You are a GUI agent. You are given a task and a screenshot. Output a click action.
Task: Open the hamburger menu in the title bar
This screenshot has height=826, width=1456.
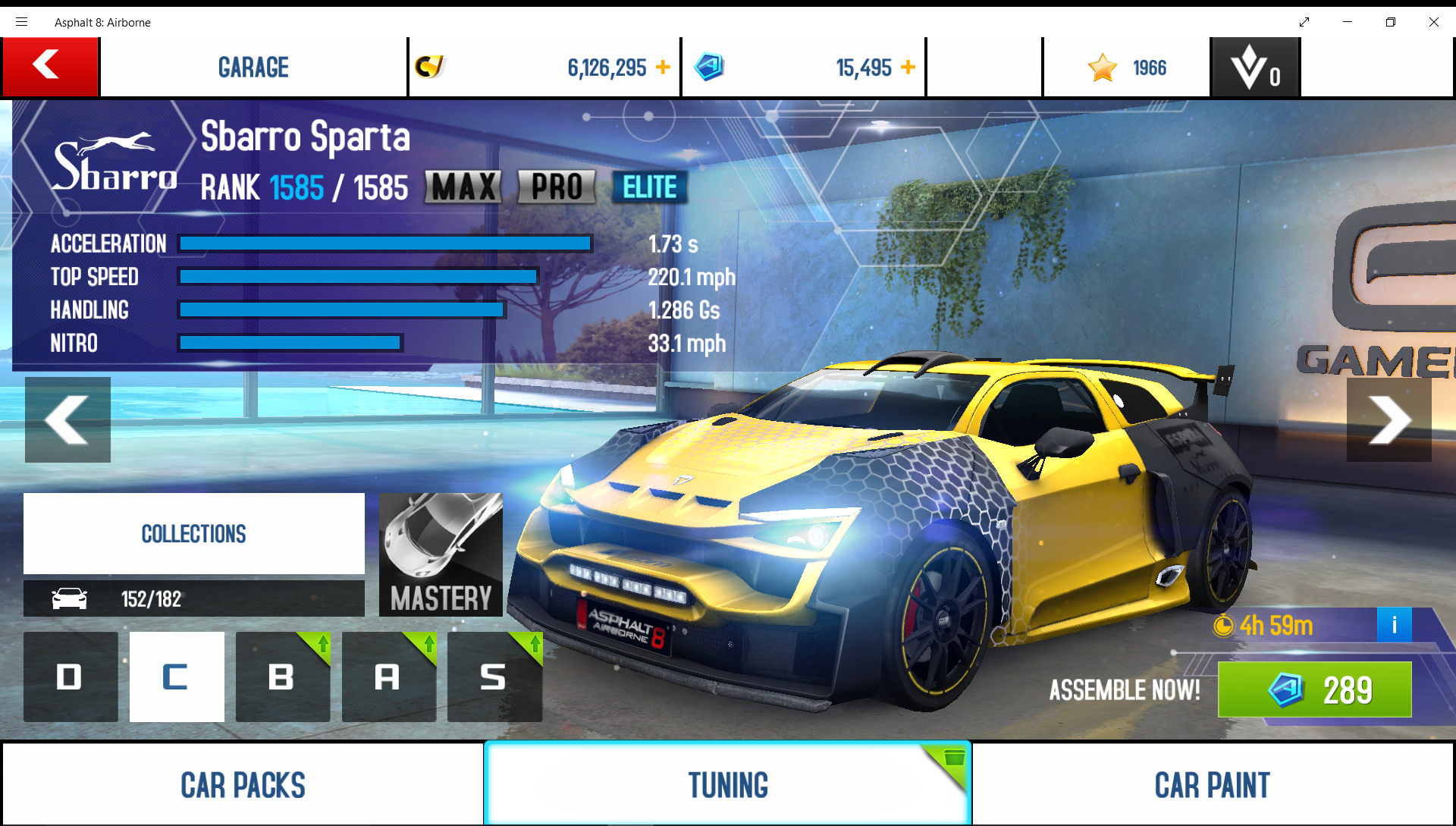coord(21,22)
